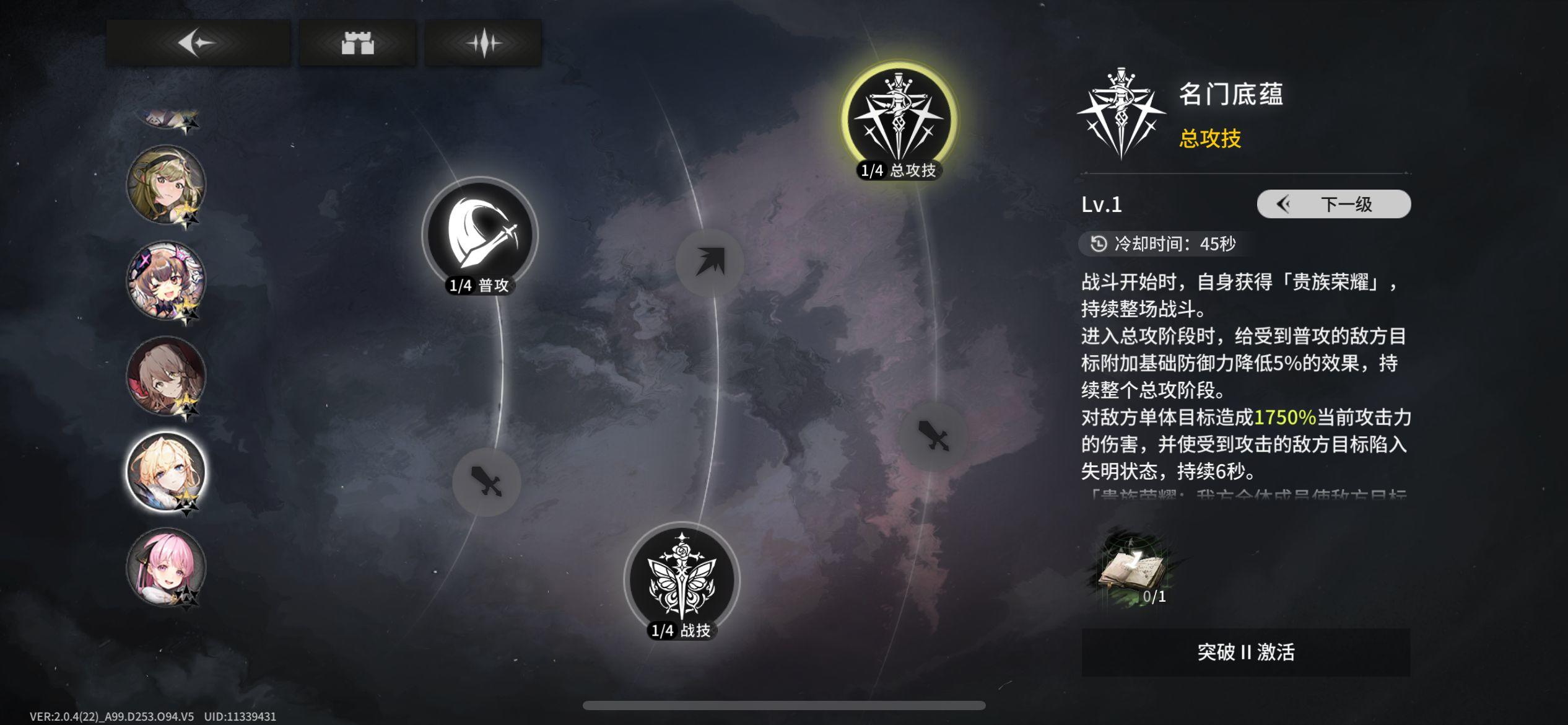Click the locked sword node on the left path
This screenshot has width=1568, height=725.
tap(487, 480)
